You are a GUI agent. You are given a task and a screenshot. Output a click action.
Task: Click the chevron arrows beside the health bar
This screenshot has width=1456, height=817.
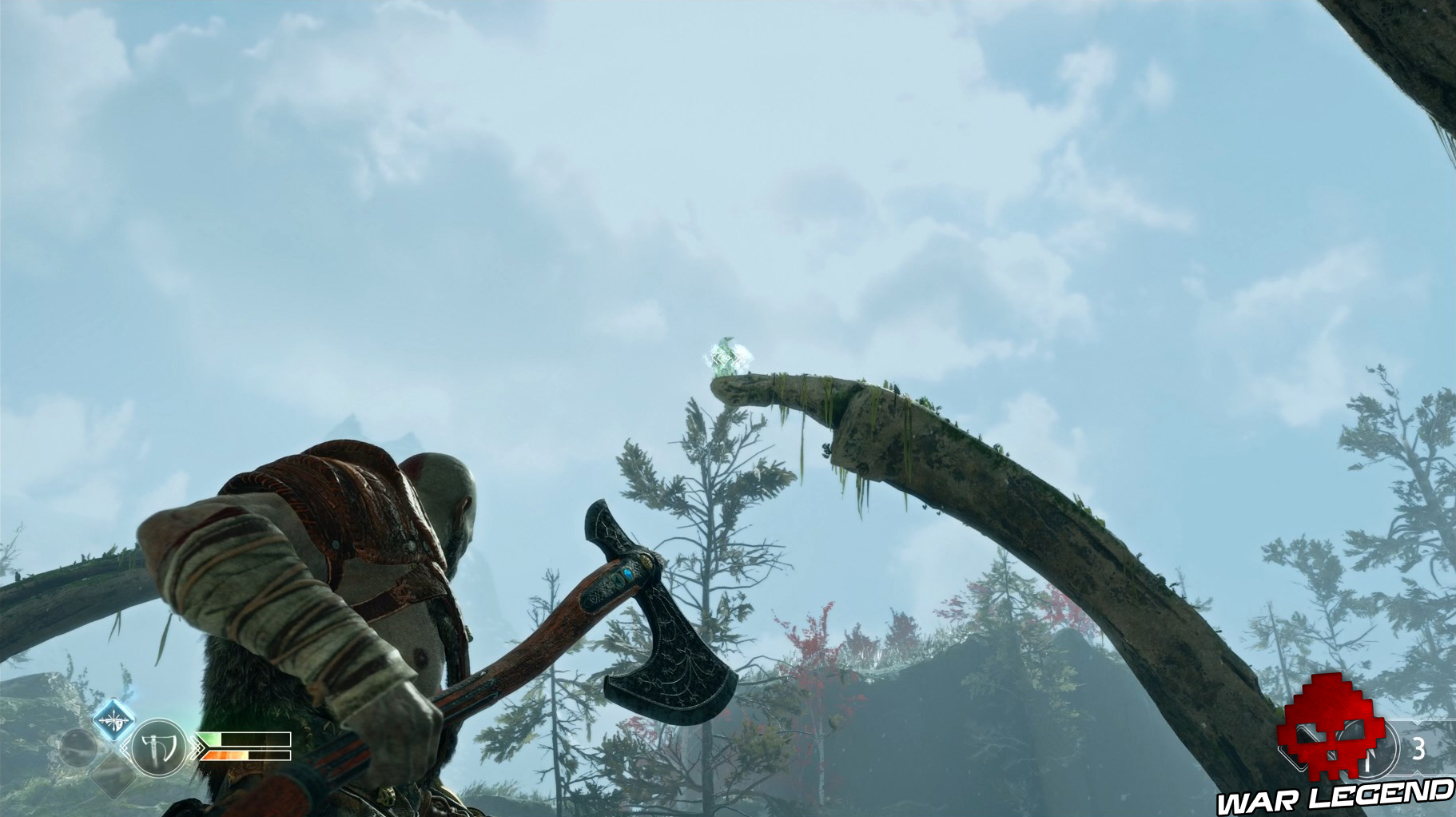tap(198, 747)
